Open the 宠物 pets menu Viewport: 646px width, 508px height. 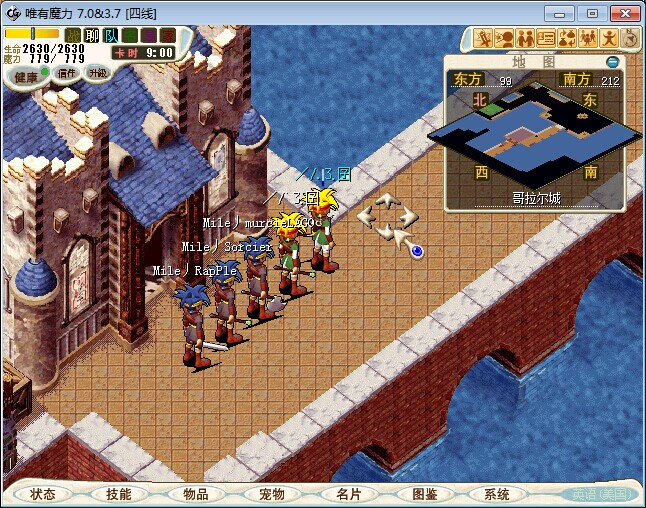pos(271,494)
